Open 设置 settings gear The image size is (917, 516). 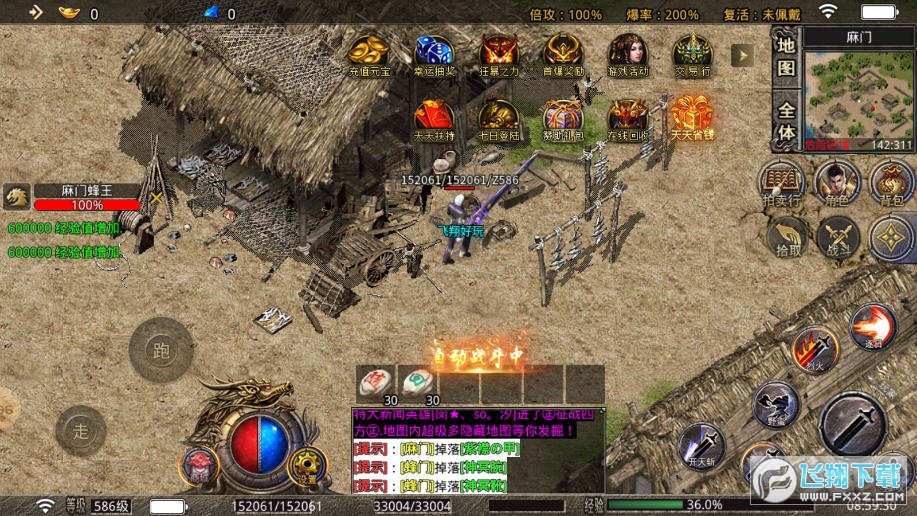pos(307,466)
